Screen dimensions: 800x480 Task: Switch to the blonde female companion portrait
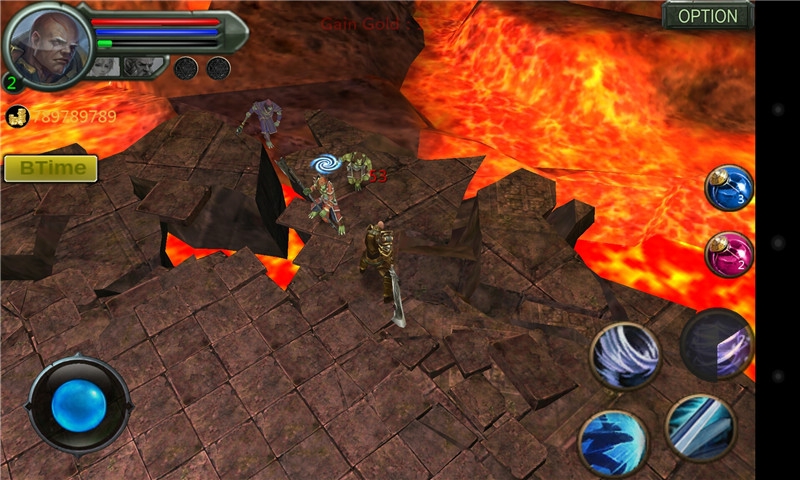tap(105, 67)
